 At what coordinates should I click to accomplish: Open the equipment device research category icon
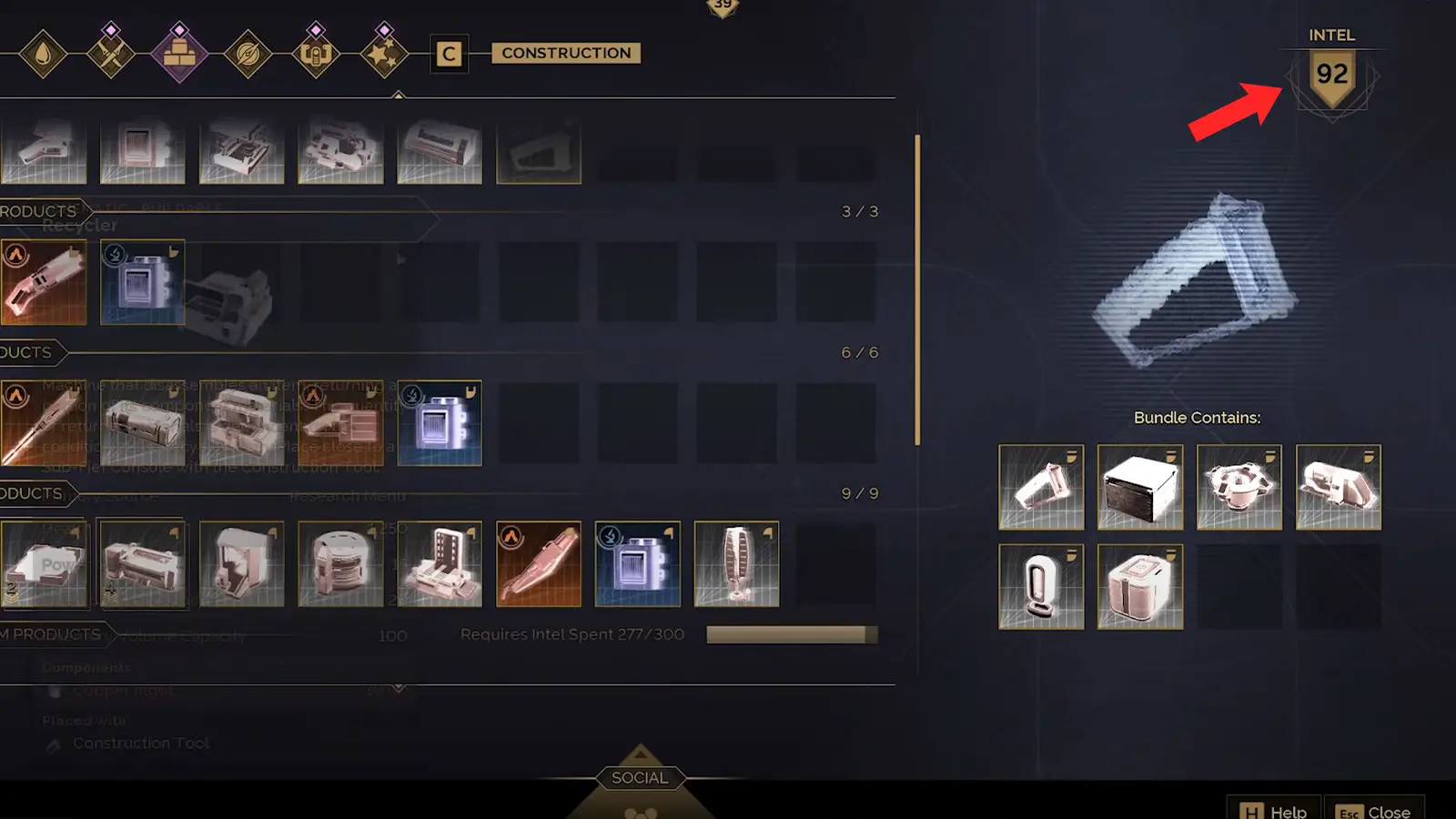click(316, 52)
